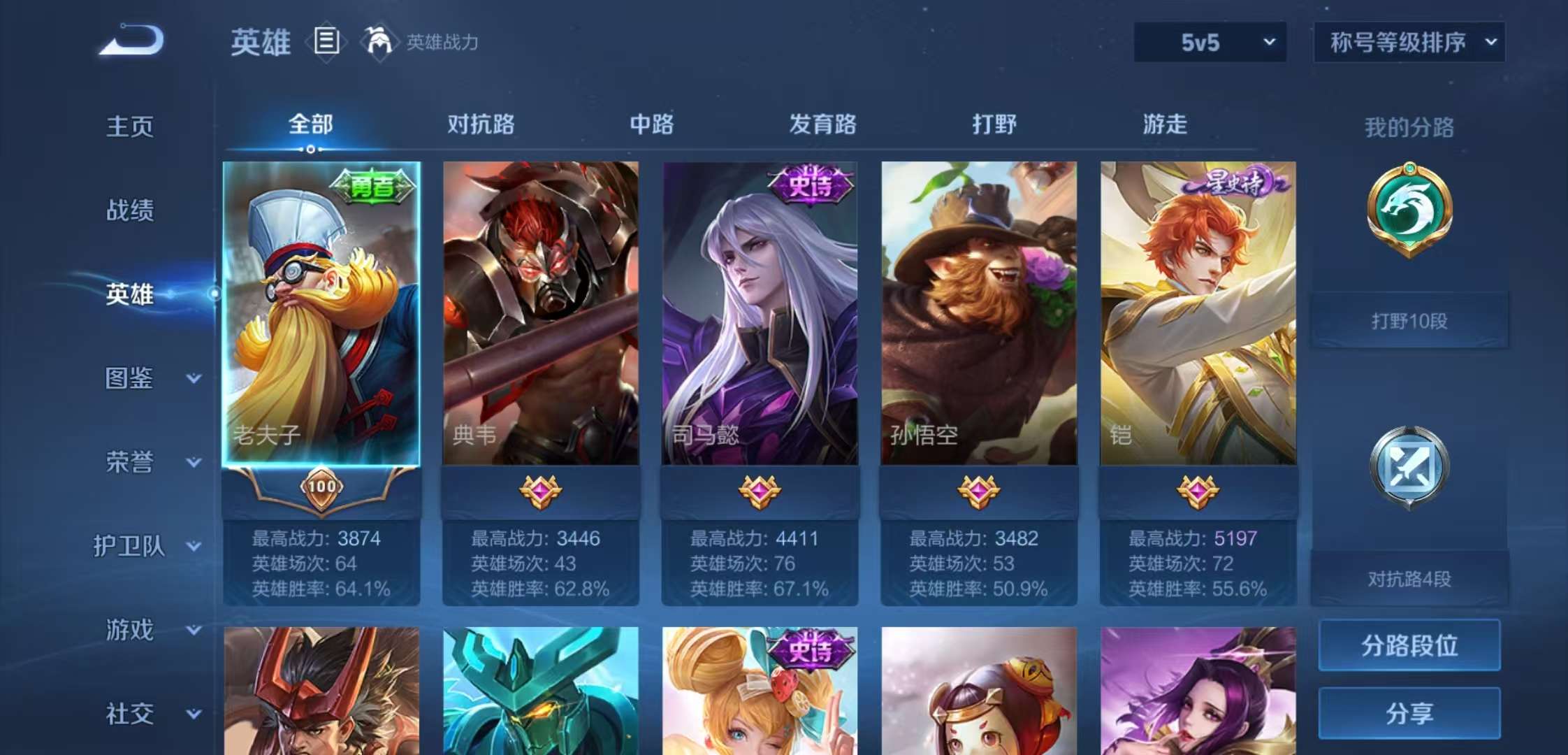Open the 5v5 mode dropdown

click(x=1209, y=42)
